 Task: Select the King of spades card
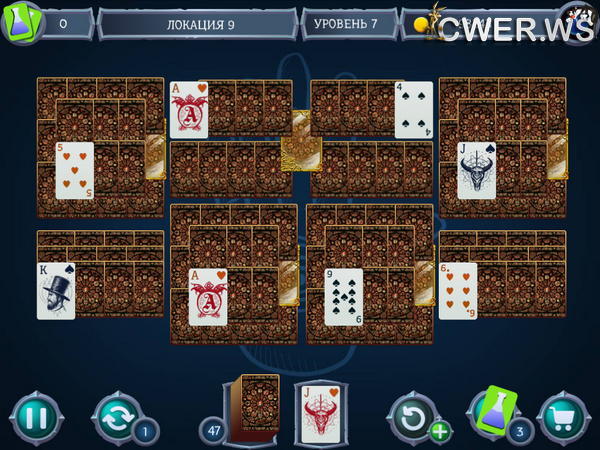click(x=56, y=290)
